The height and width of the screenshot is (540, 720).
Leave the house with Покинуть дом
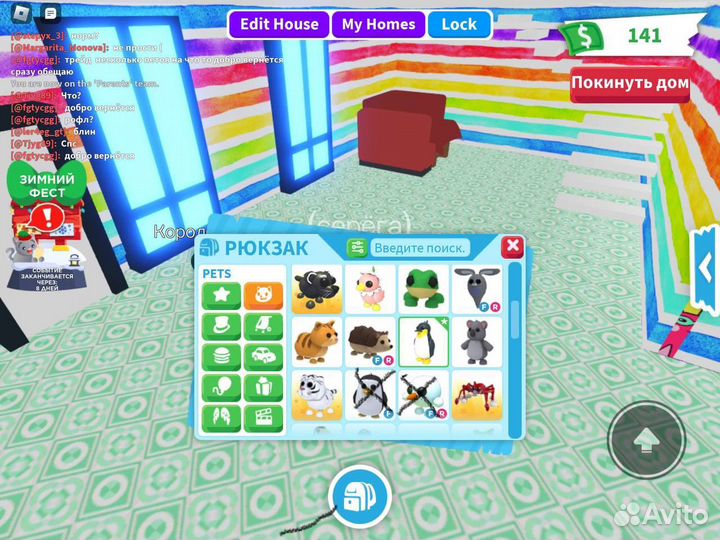pos(630,83)
